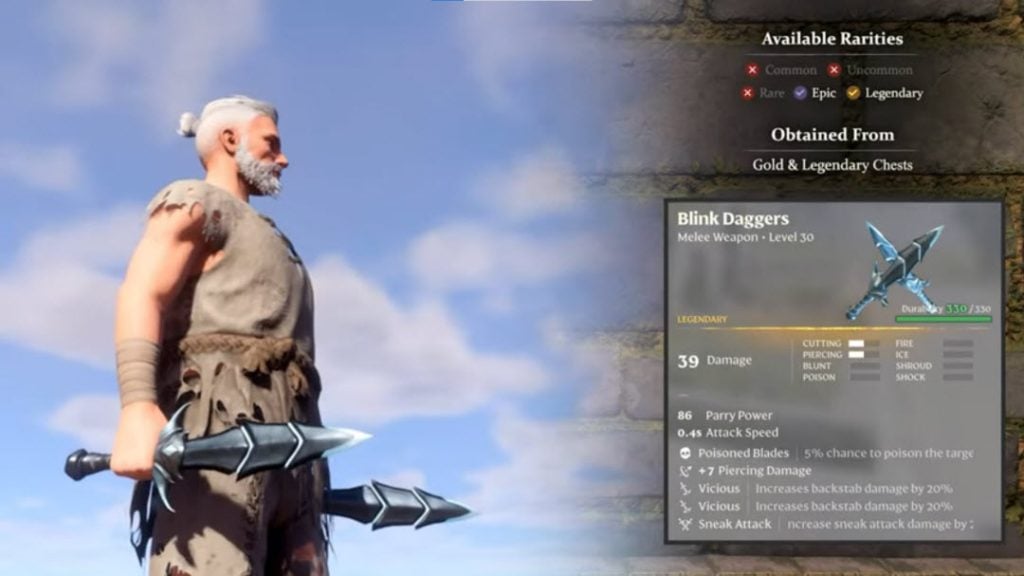Click the Blink Daggers weapon image
Screen dimensions: 1024x576
(891, 269)
